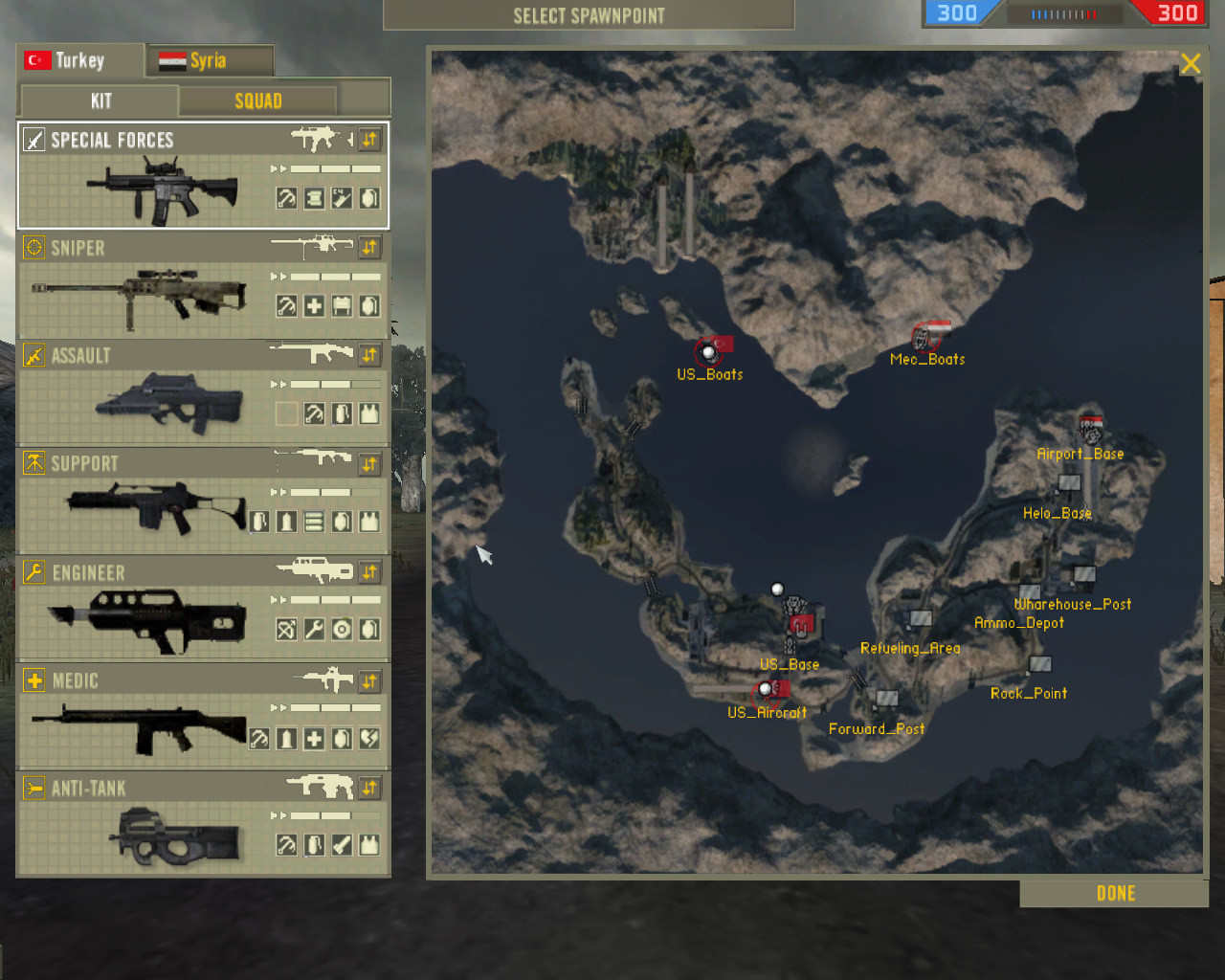This screenshot has width=1225, height=980.
Task: Select the shock paddles icon in the Medic kit
Action: click(371, 738)
